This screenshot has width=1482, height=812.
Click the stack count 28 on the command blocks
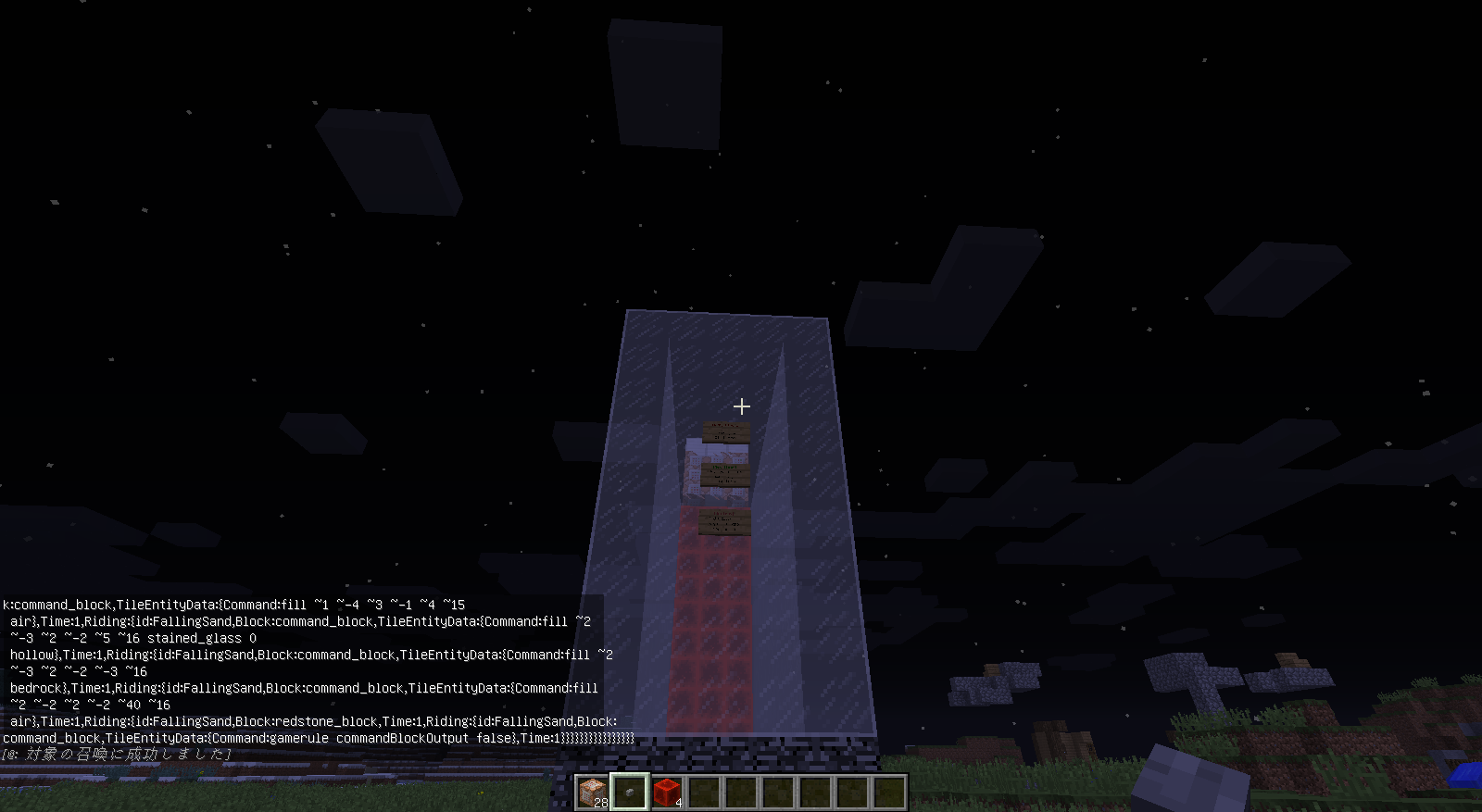point(600,802)
